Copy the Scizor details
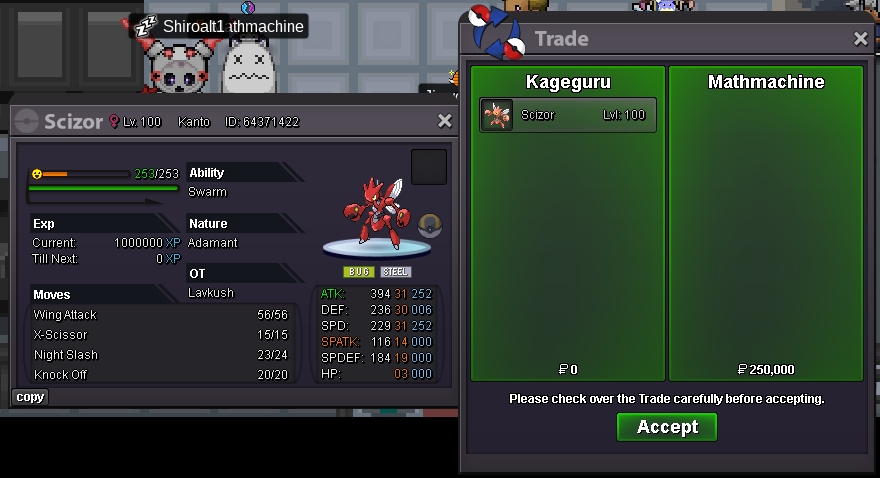Image resolution: width=880 pixels, height=478 pixels. point(30,397)
